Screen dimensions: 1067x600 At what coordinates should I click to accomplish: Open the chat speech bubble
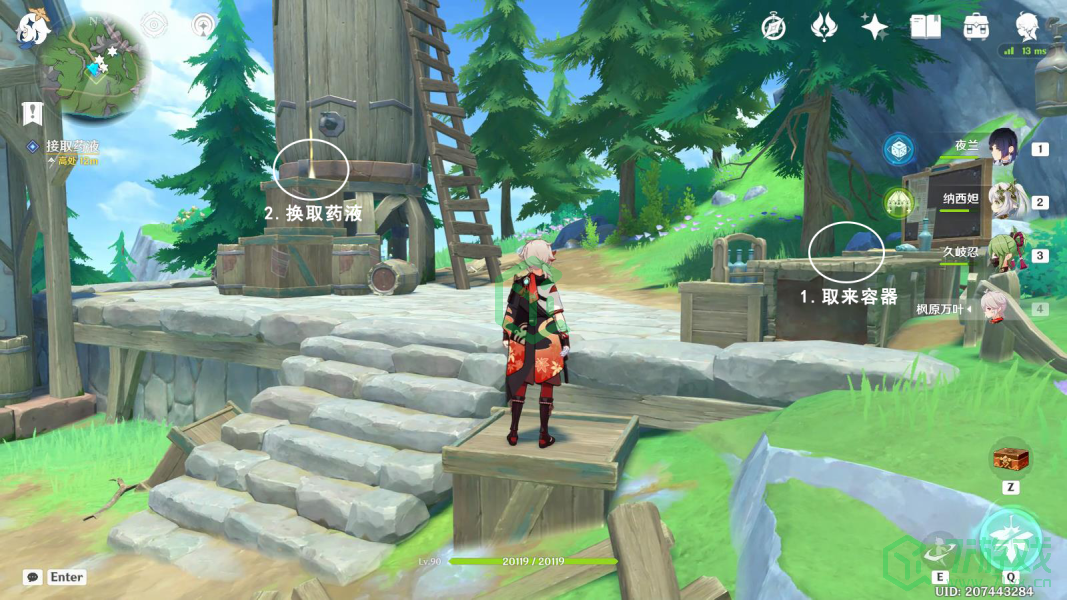[x=33, y=577]
